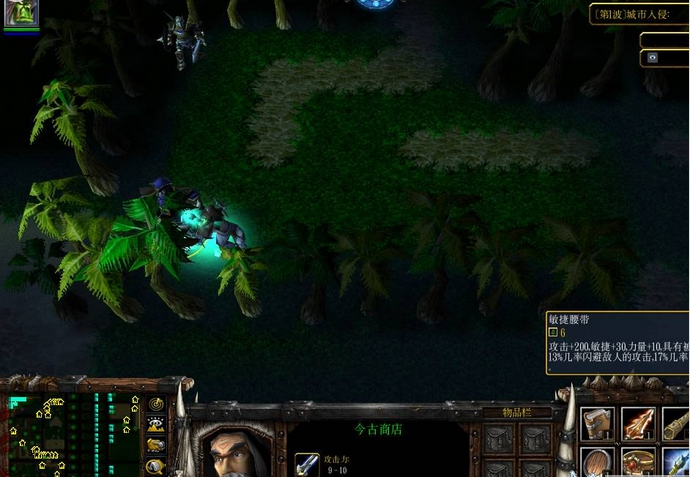Click the eye icon in the scoreboard

point(652,58)
